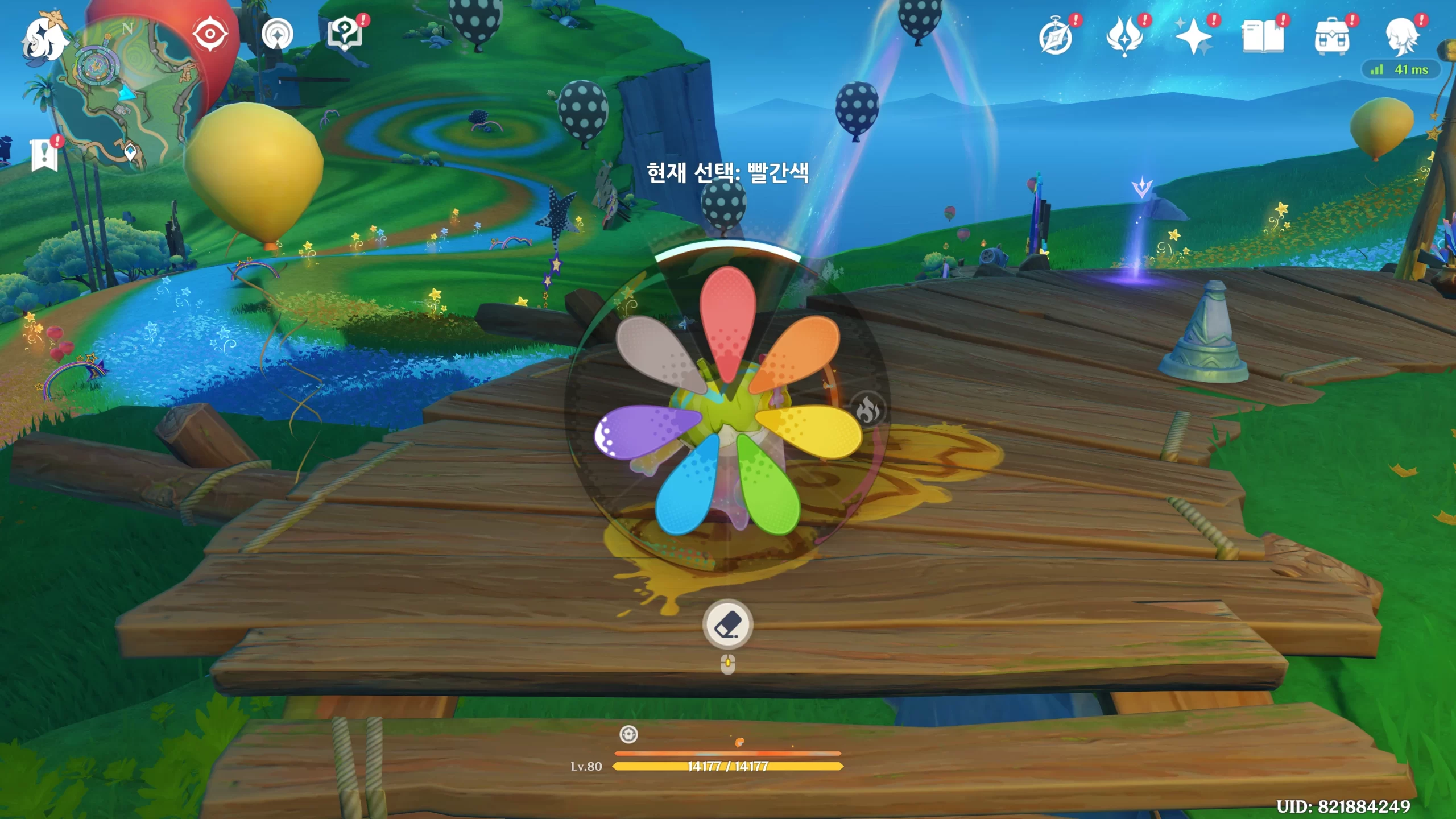Open the question mark tutorial icon
The width and height of the screenshot is (1456, 819).
coord(345,34)
